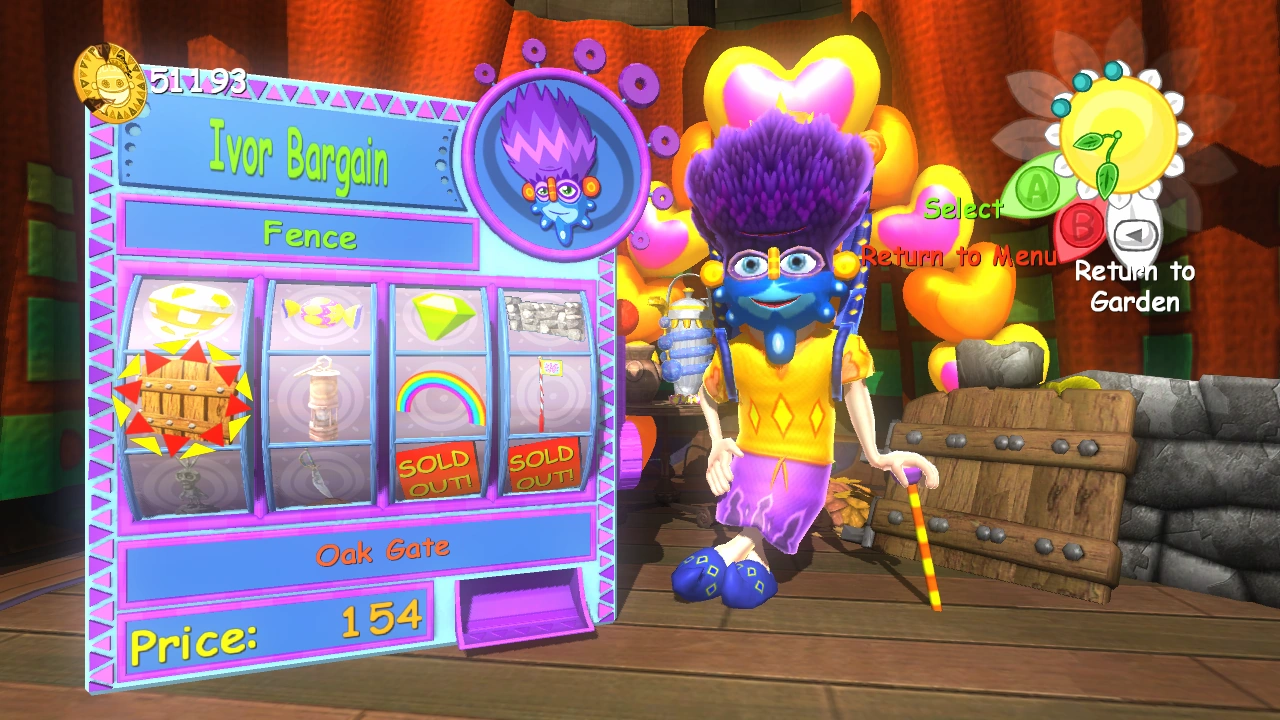The image size is (1280, 720).
Task: Select the green gem item
Action: click(x=442, y=315)
